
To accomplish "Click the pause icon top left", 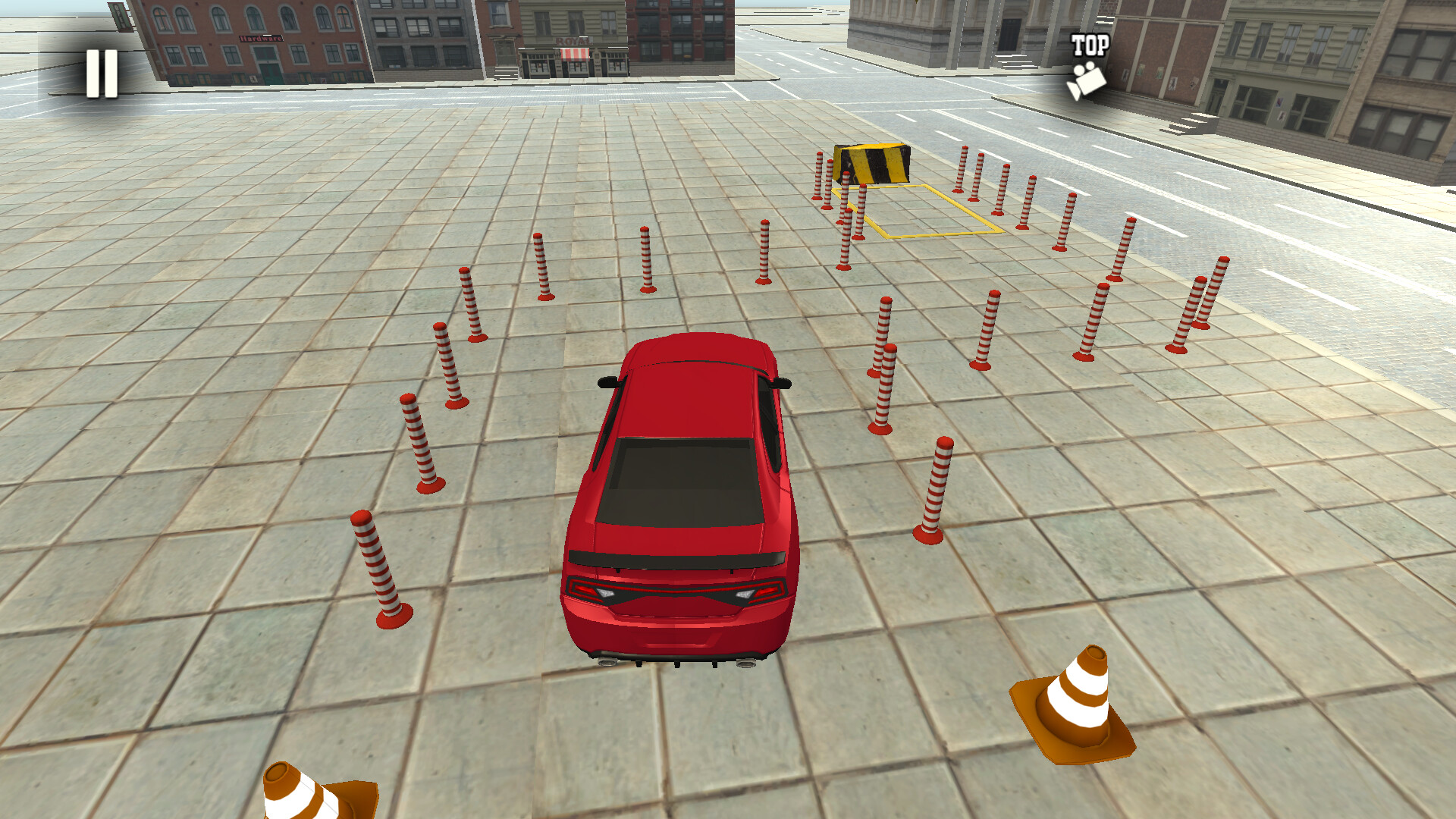I will 101,72.
